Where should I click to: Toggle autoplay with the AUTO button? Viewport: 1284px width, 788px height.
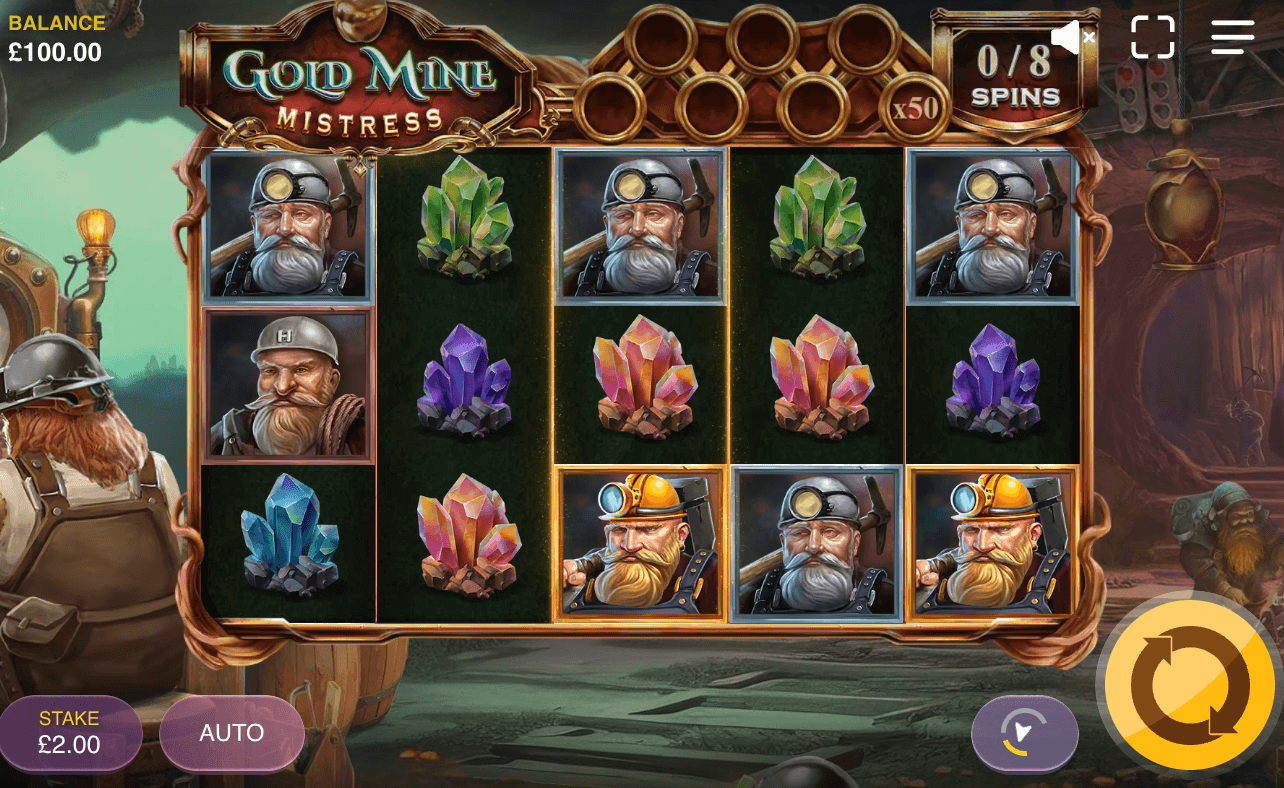[x=231, y=733]
